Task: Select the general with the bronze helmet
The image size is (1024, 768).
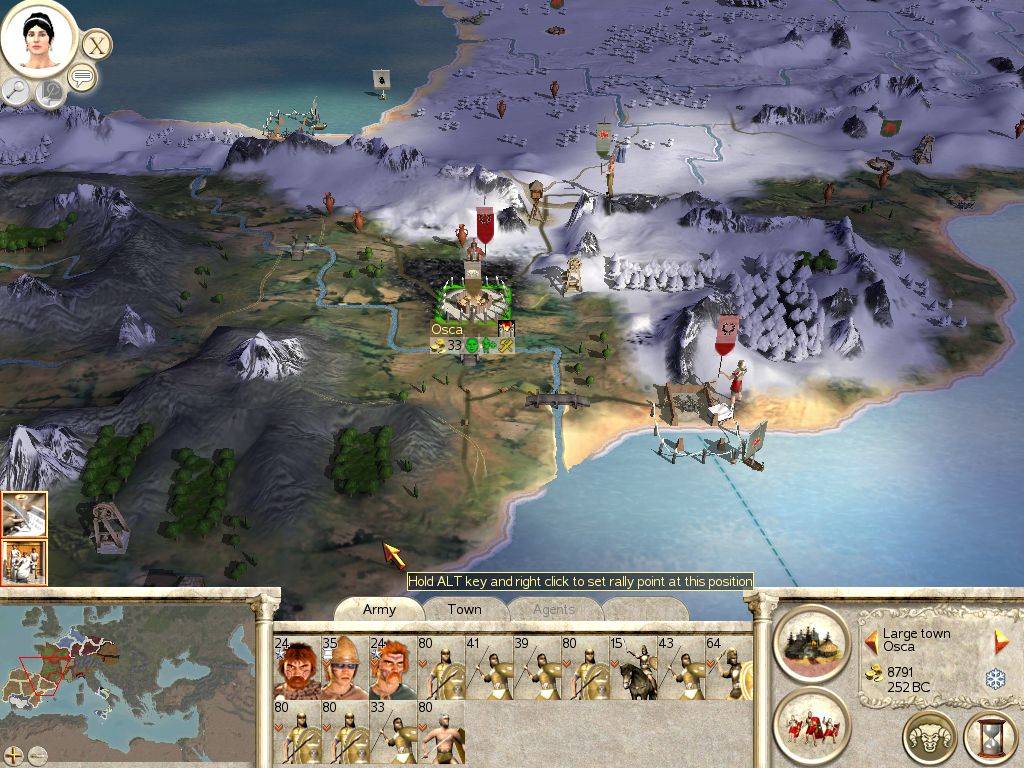Action: 345,667
